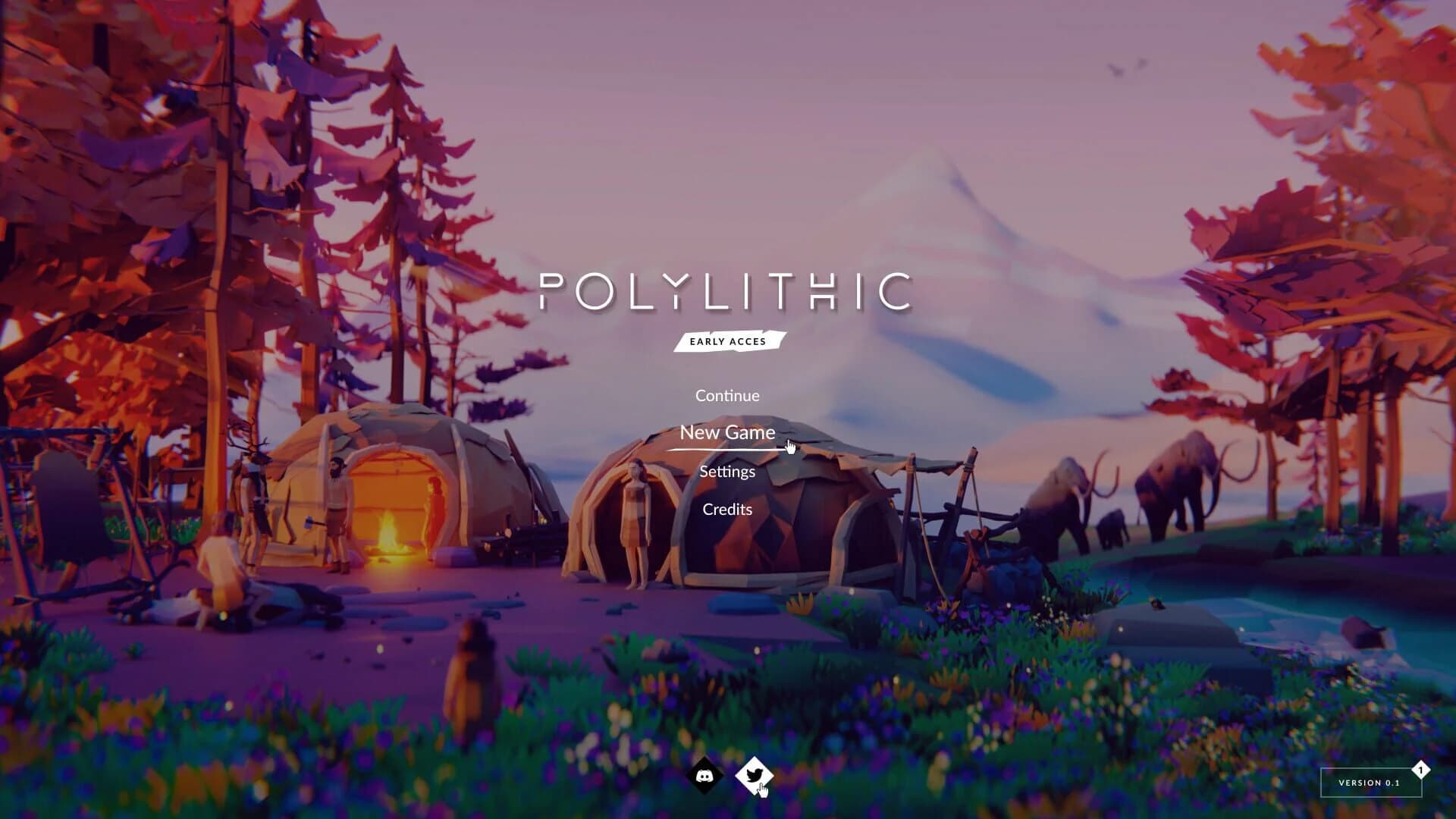Select the Discord diamond icon at bottom center
The image size is (1456, 819).
(x=706, y=777)
